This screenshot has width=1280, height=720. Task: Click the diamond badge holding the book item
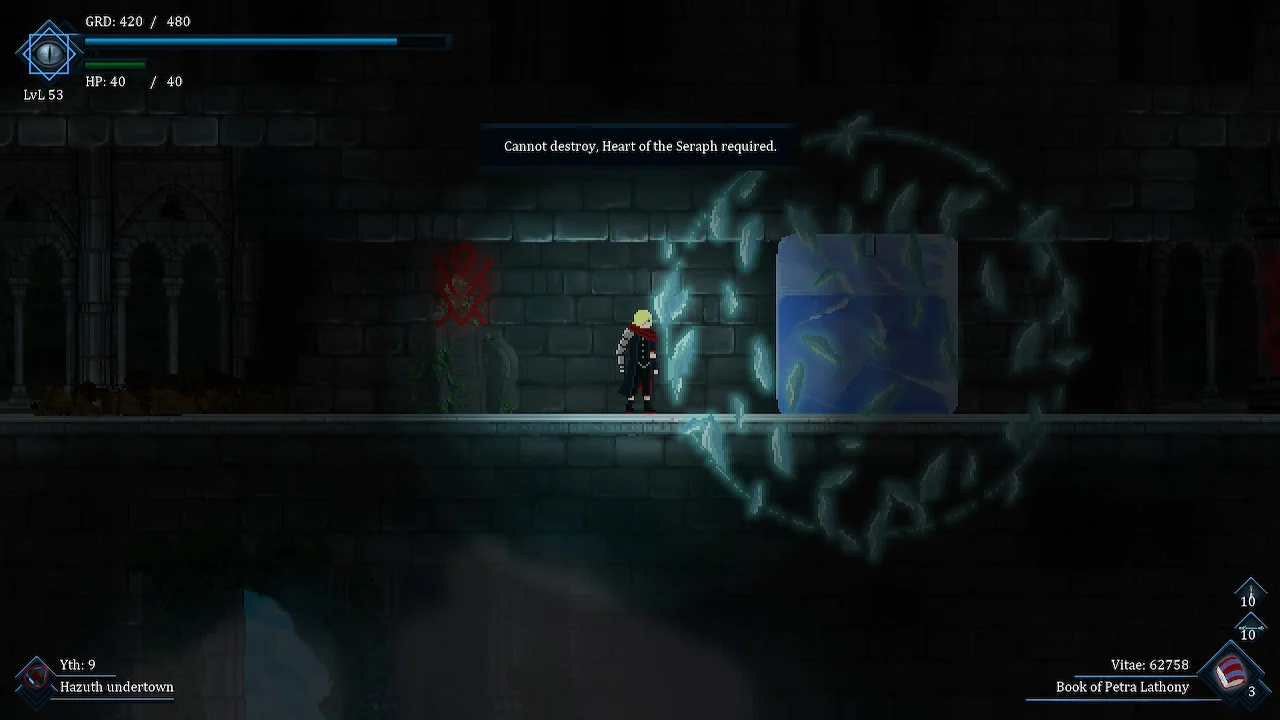(x=1229, y=670)
